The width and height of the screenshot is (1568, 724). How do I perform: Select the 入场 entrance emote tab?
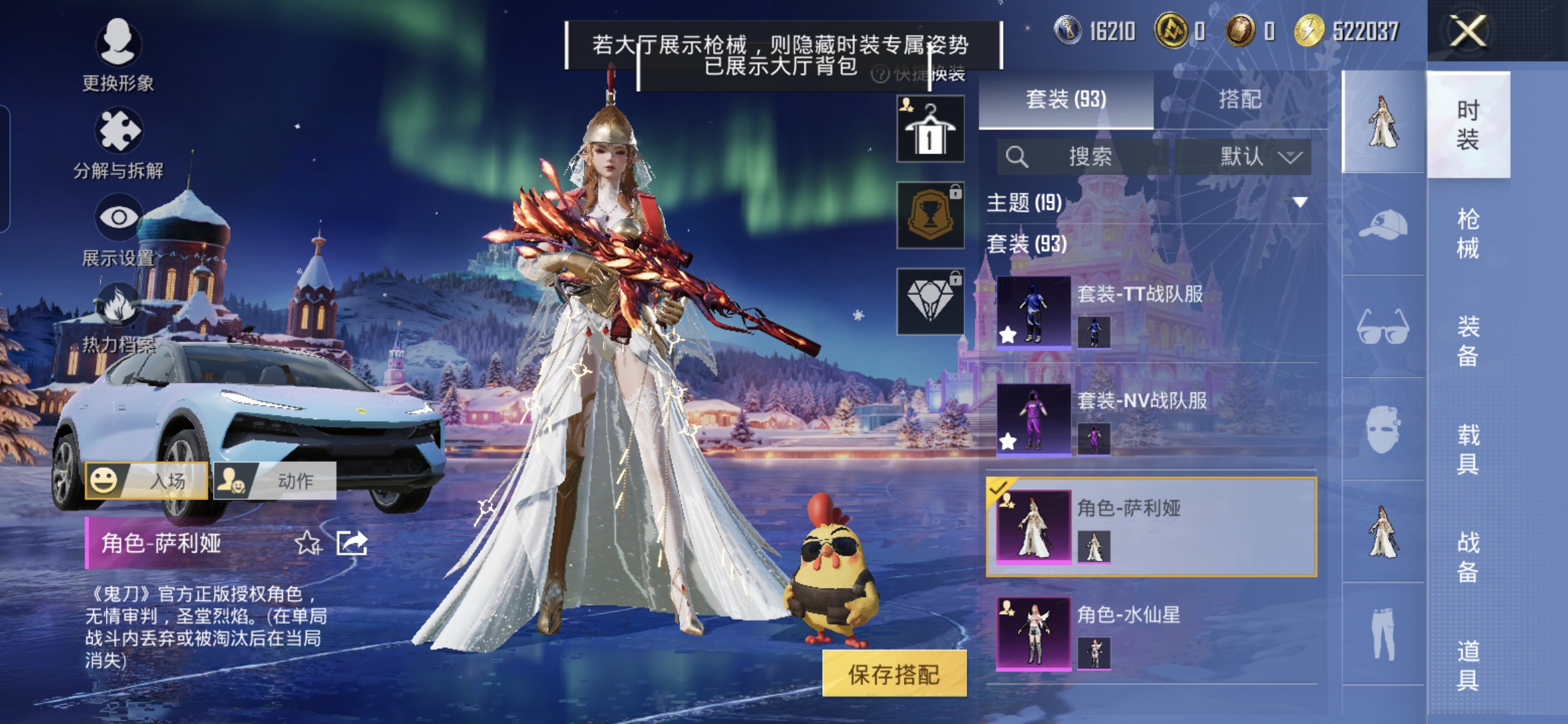tap(147, 481)
